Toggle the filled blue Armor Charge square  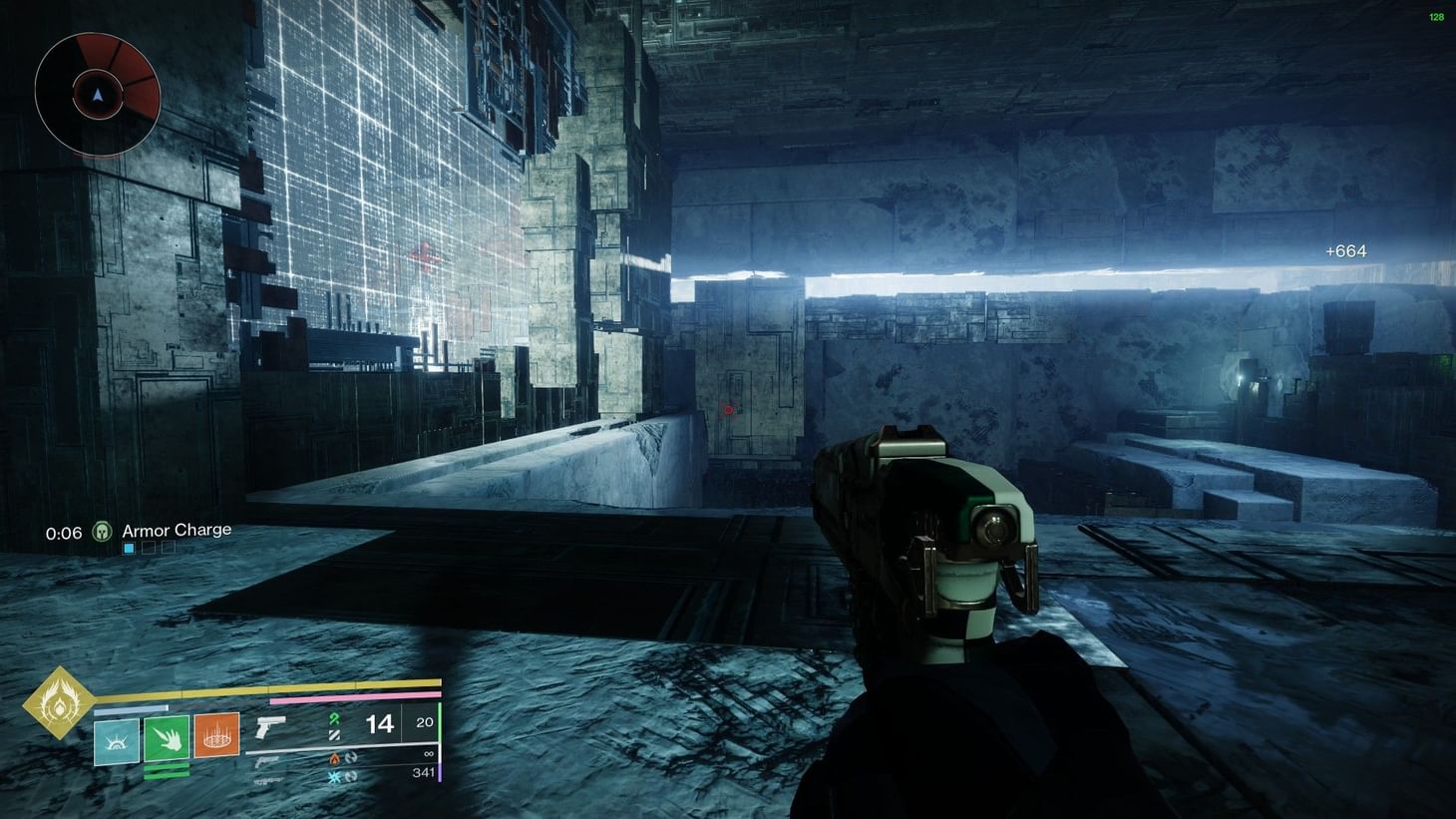tap(129, 548)
